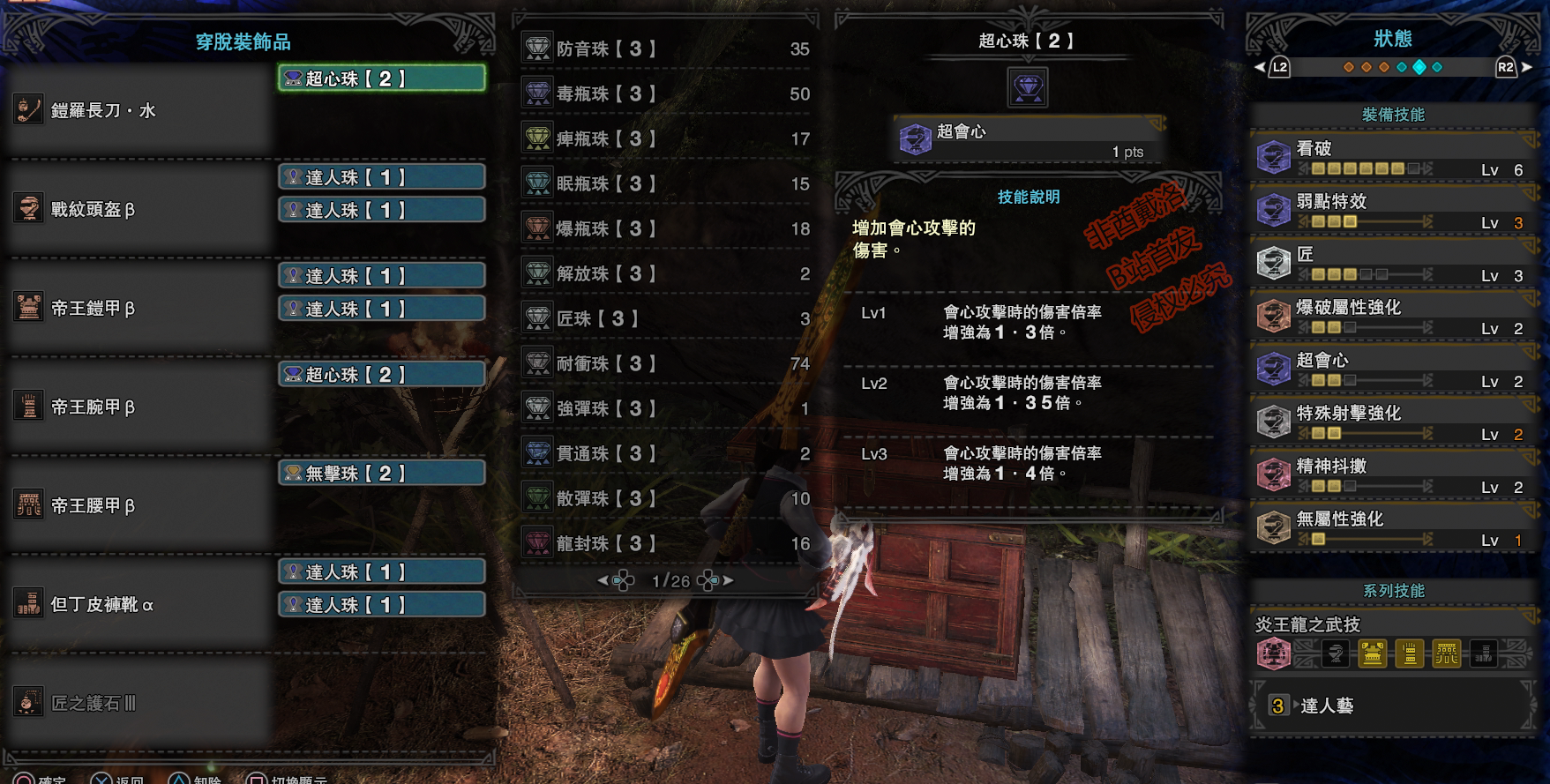Screen dimensions: 1550x784
Task: Choose the 爆瓶珠【3】 decoration
Action: (666, 228)
